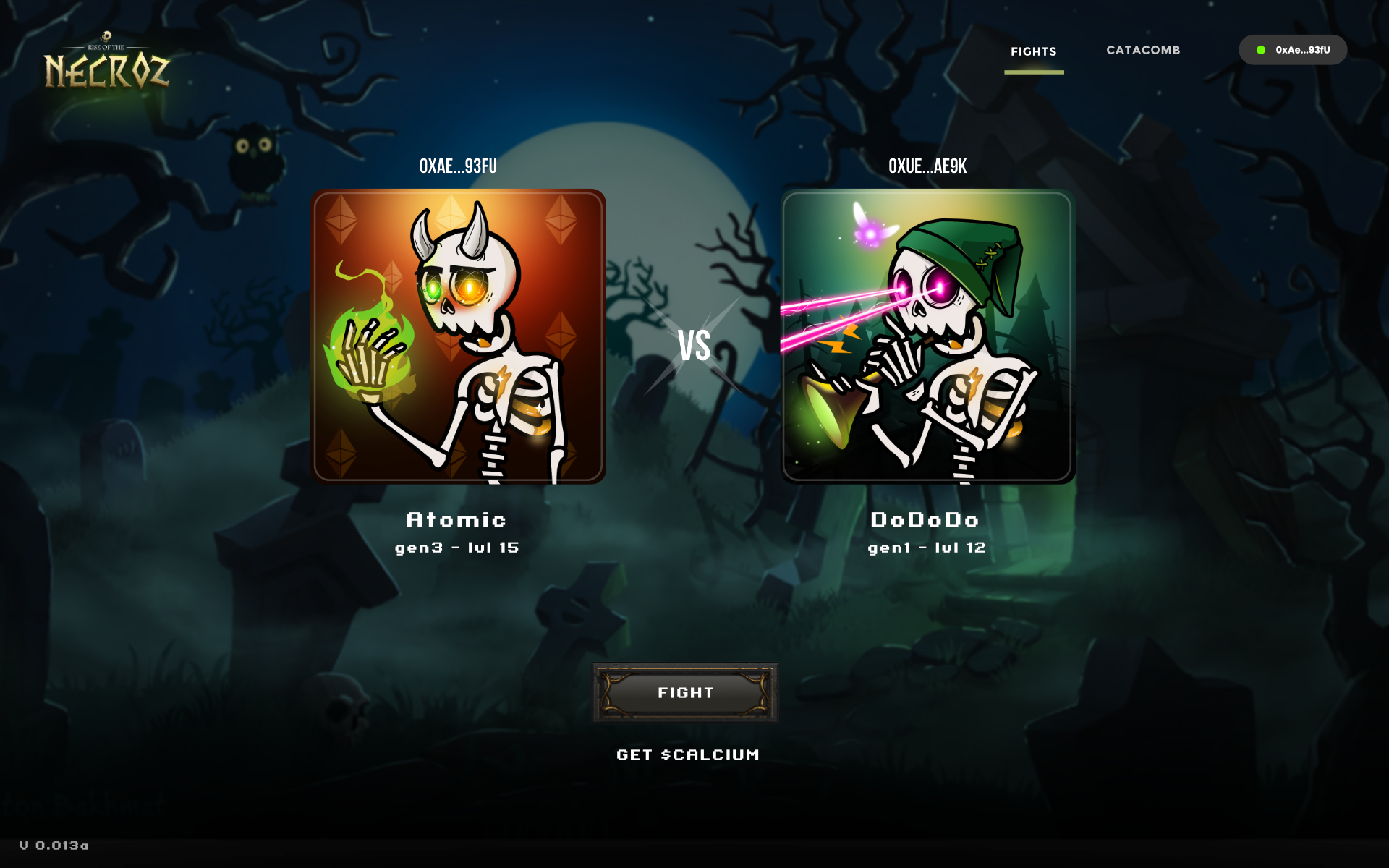Select the Atomic skeleton card
Viewport: 1389px width, 868px height.
[x=458, y=337]
